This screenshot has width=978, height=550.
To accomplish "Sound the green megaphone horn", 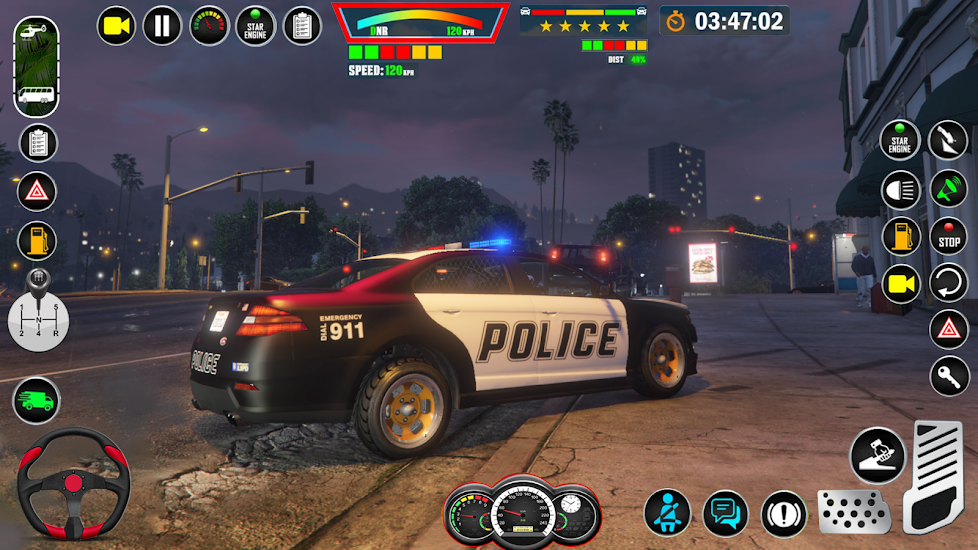I will point(948,189).
